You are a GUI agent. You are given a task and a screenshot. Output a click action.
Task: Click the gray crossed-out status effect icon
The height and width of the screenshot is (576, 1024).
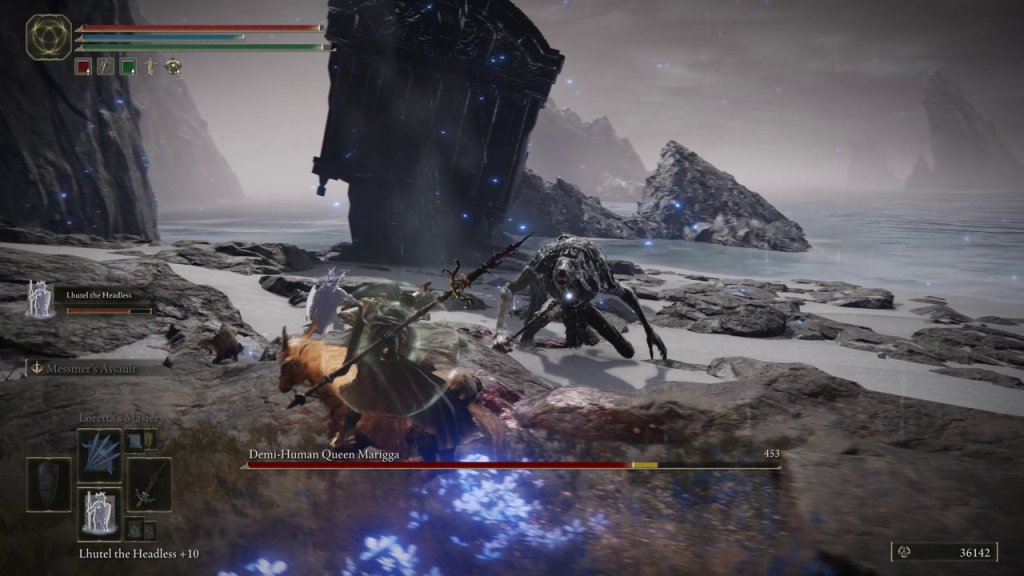tap(106, 67)
